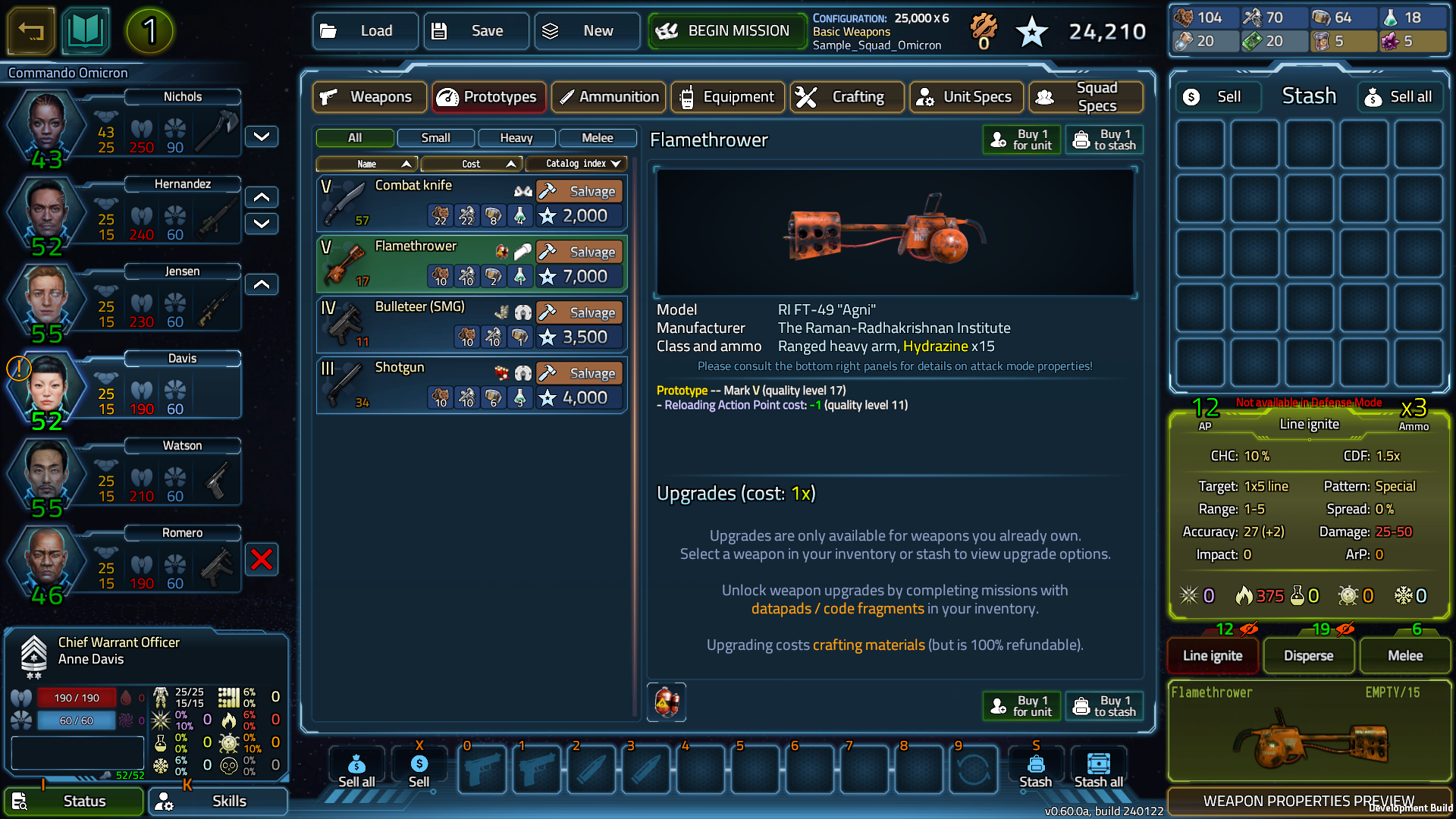Screen dimensions: 1456x819
Task: Open the teal journal book icon
Action: pos(86,31)
